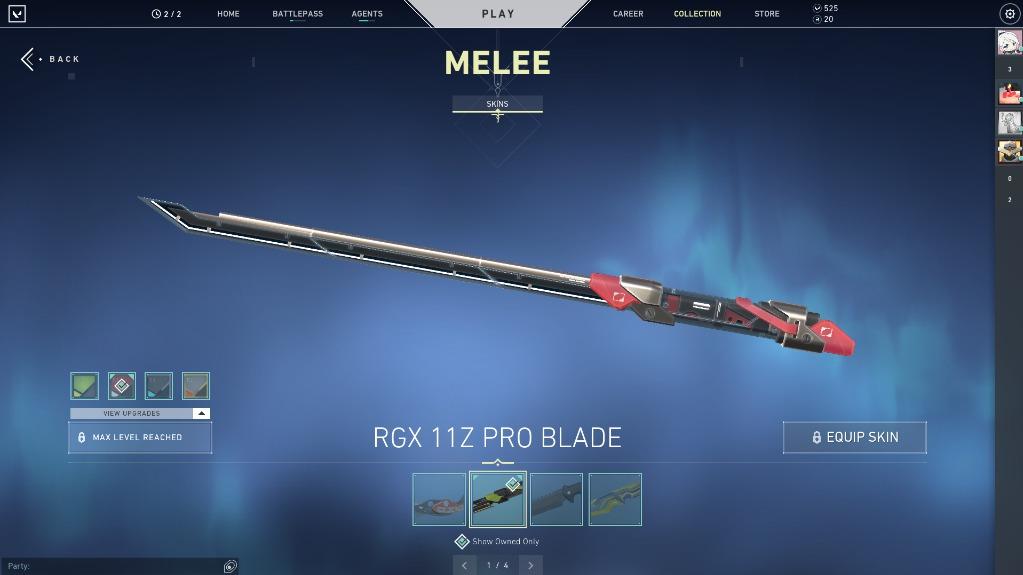1023x575 pixels.
Task: Open the Career tab
Action: (628, 14)
